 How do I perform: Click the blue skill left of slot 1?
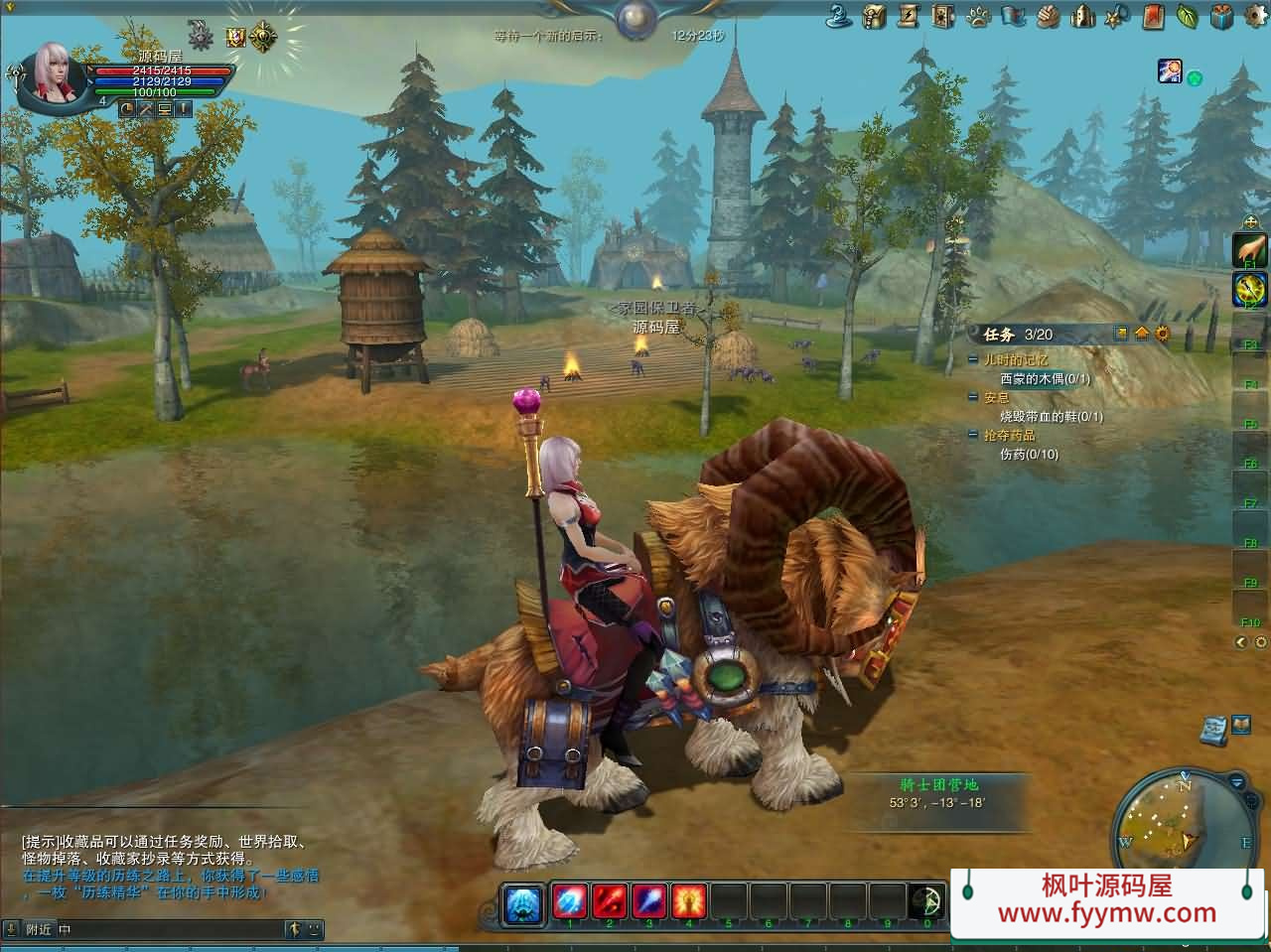pos(523,903)
